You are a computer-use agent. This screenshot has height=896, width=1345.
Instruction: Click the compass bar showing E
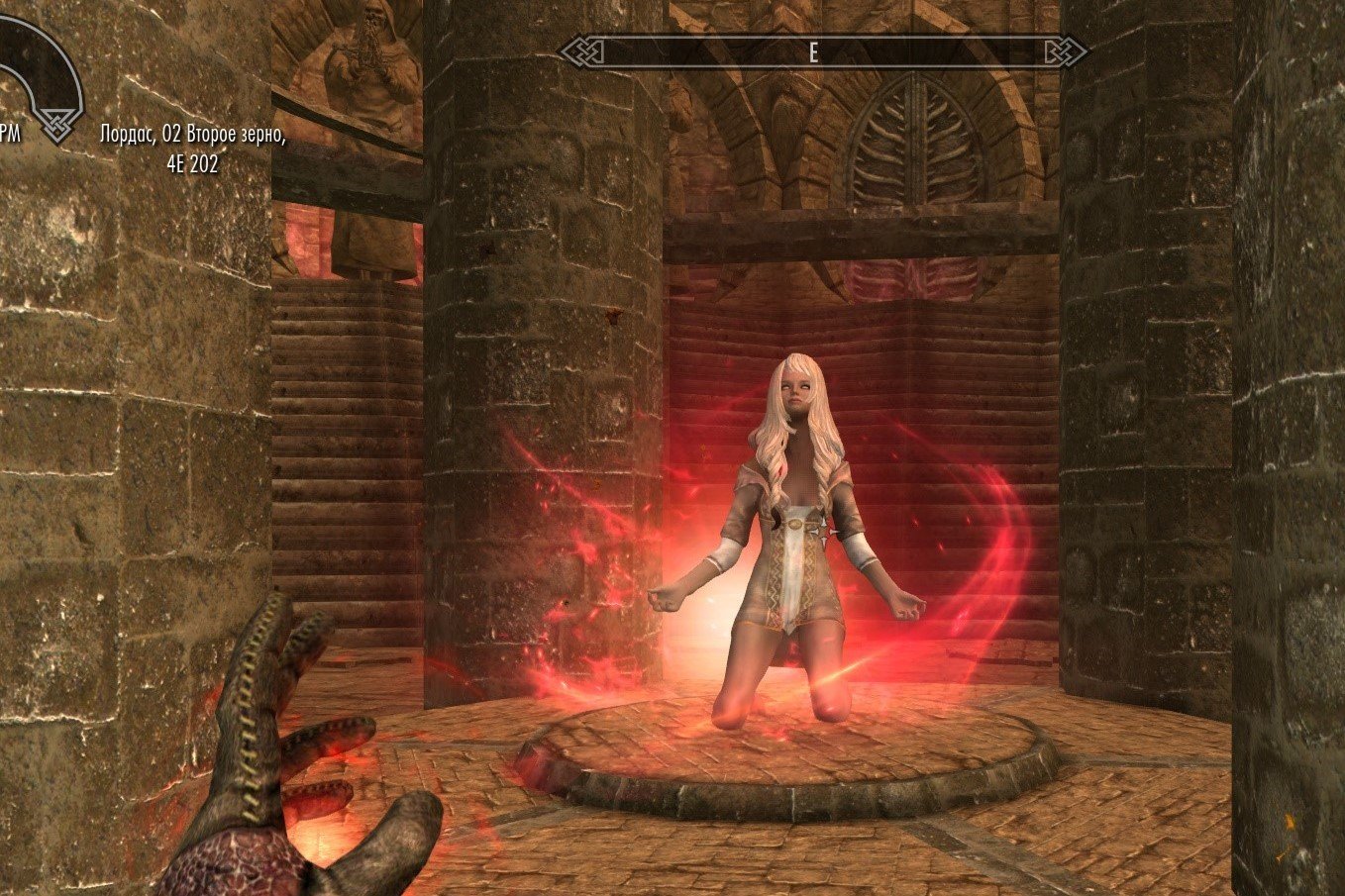click(823, 51)
